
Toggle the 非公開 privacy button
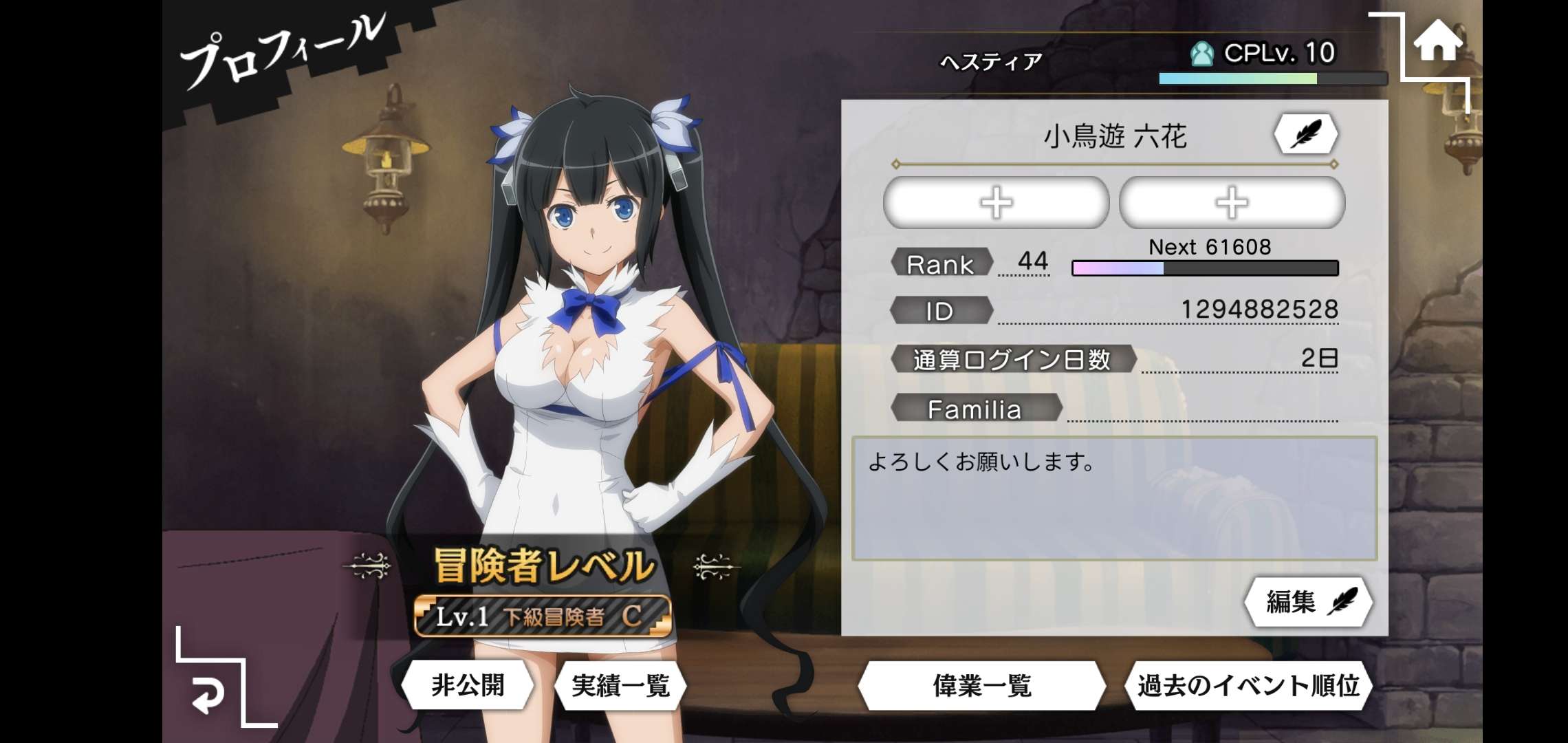tap(468, 685)
